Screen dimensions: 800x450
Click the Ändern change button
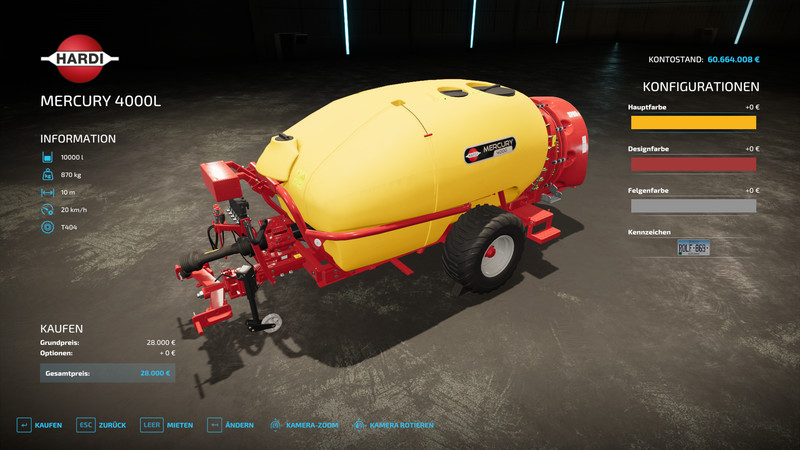(x=230, y=425)
